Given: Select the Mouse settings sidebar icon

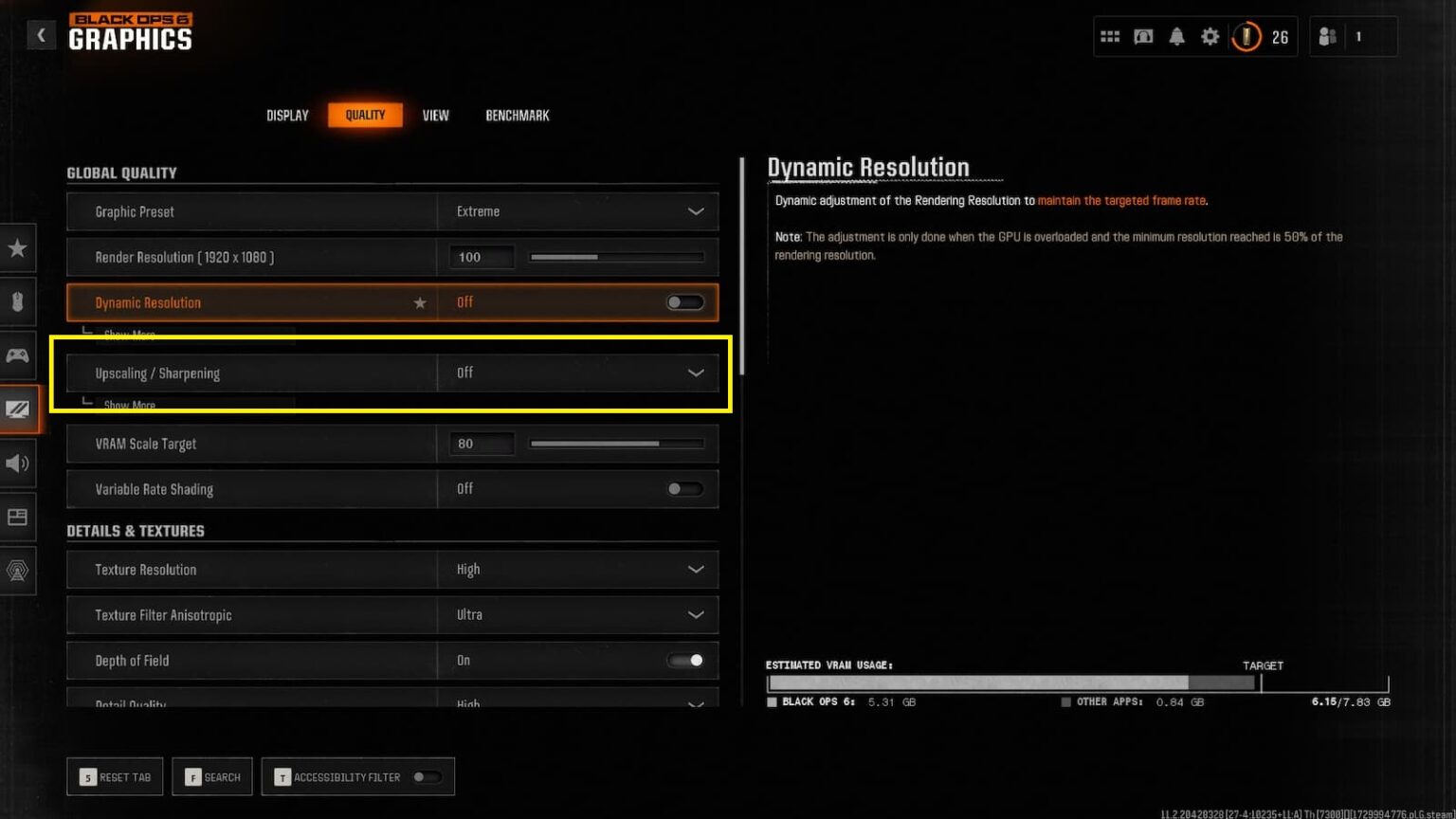Looking at the screenshot, I should tap(17, 301).
